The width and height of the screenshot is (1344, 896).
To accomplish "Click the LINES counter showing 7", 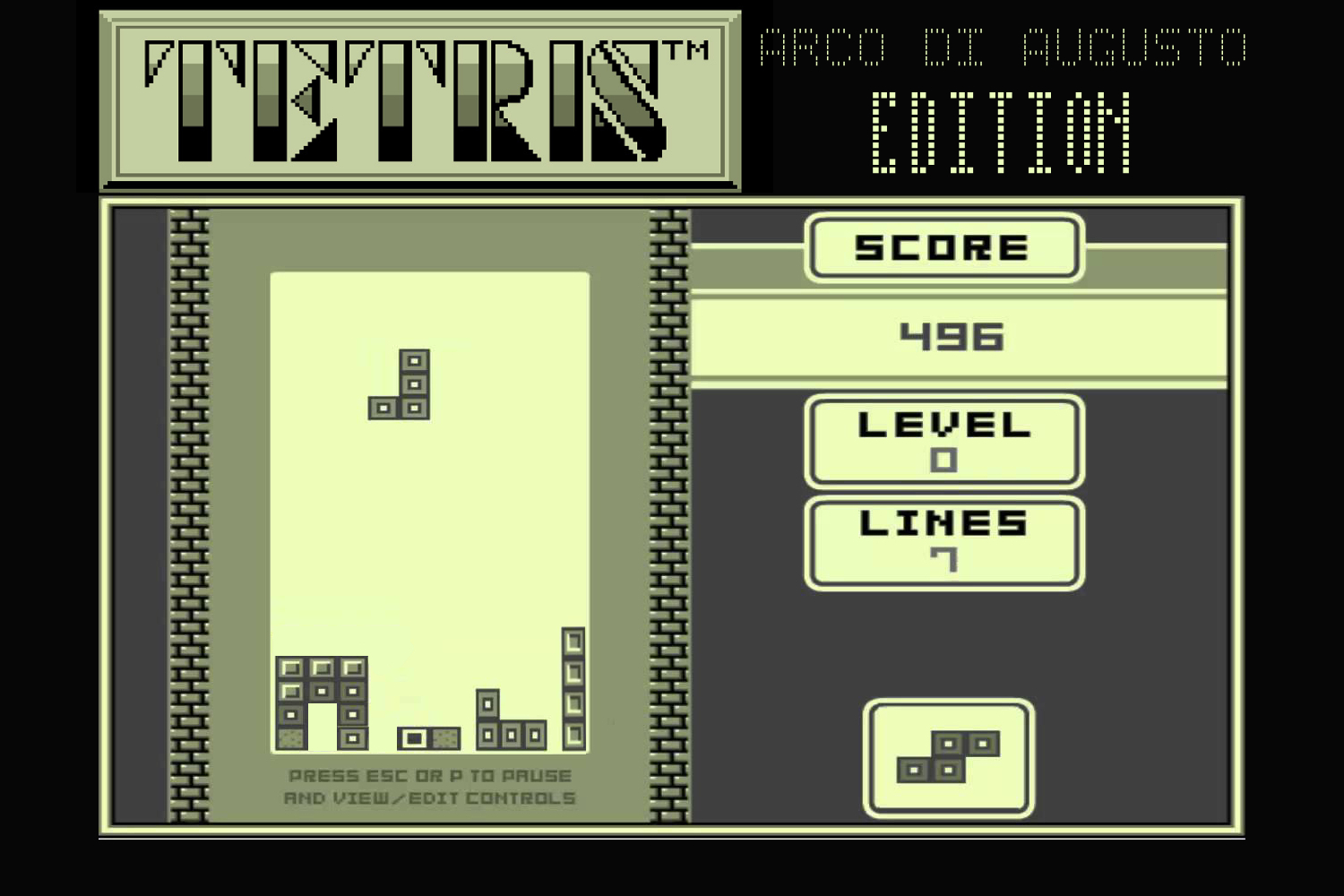I will (x=943, y=562).
